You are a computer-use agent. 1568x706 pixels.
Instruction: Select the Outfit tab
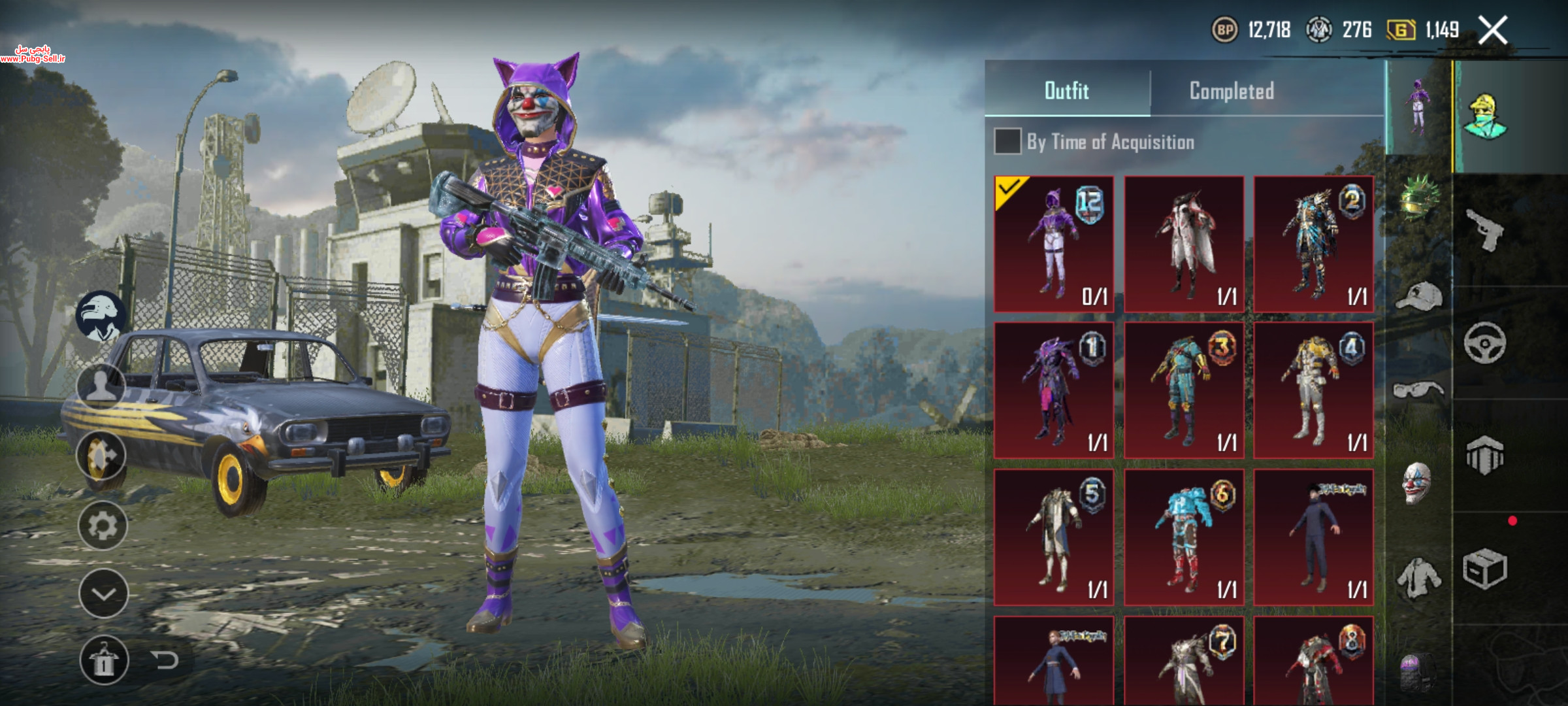tap(1067, 91)
